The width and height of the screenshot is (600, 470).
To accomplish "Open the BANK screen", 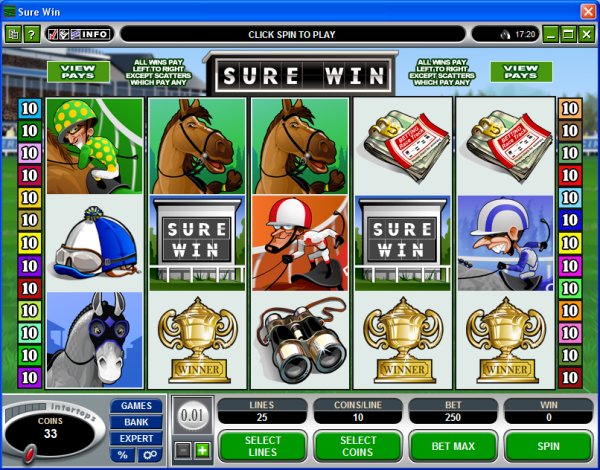I will tap(136, 423).
